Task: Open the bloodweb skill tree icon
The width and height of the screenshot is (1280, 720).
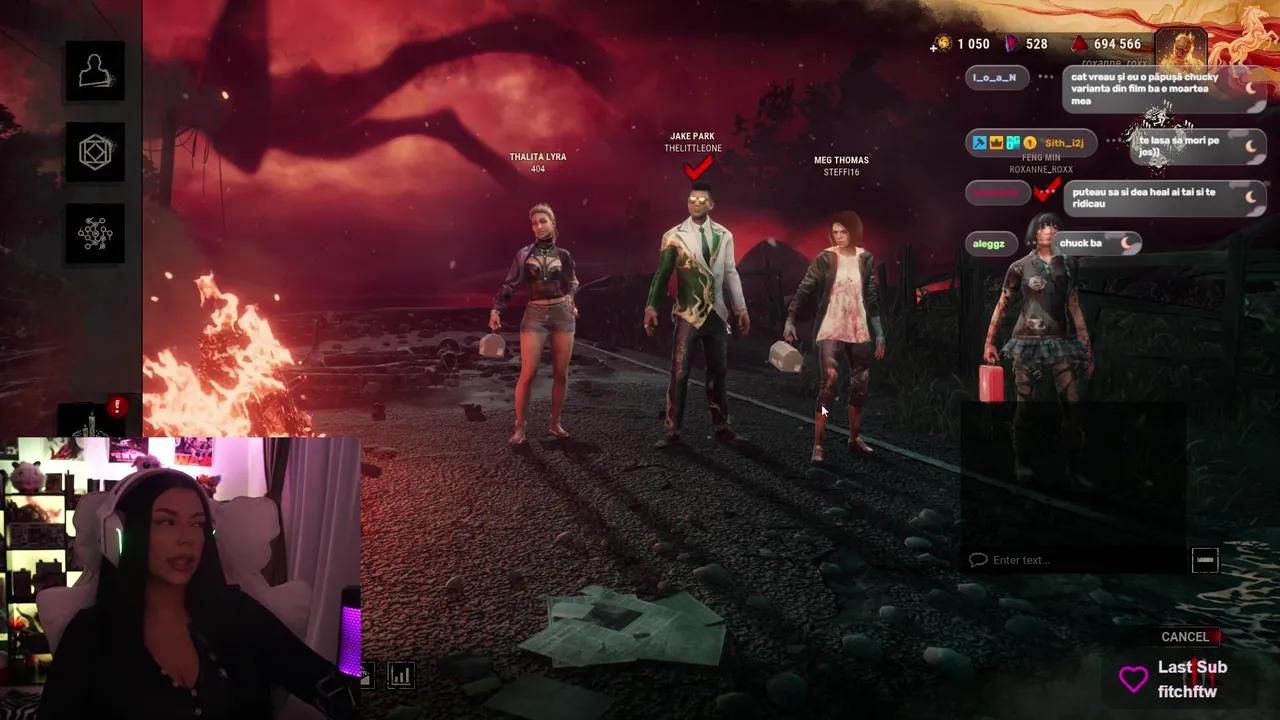Action: click(x=95, y=233)
